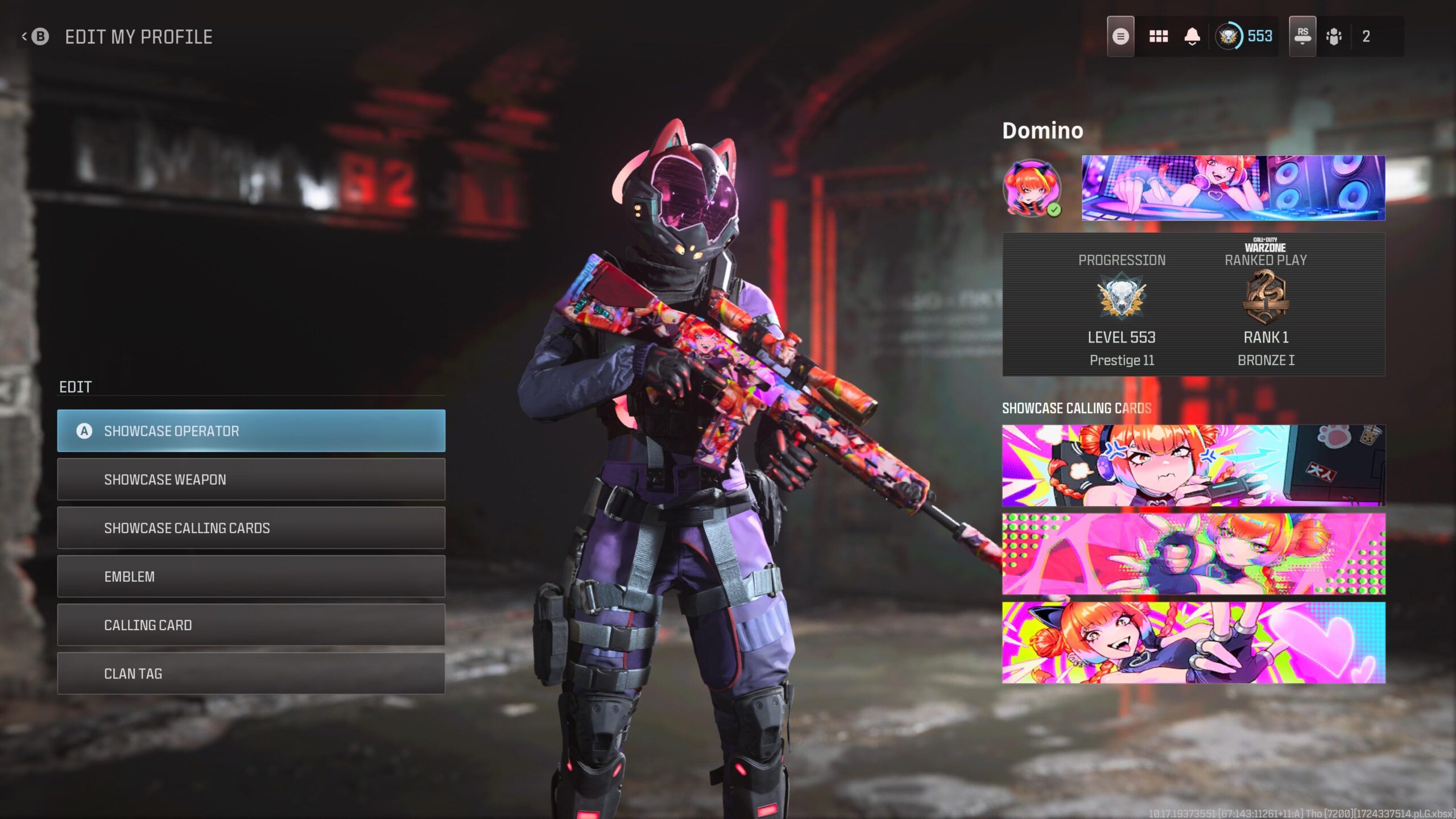Open the Emblem selection

coord(251,576)
